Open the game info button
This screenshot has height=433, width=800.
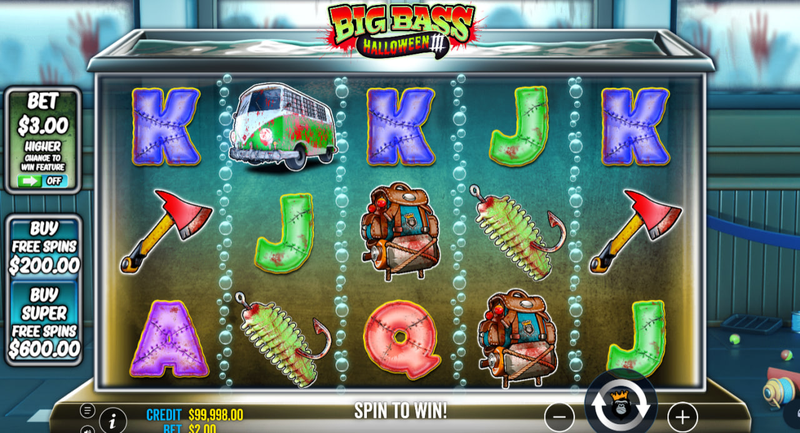click(x=113, y=420)
